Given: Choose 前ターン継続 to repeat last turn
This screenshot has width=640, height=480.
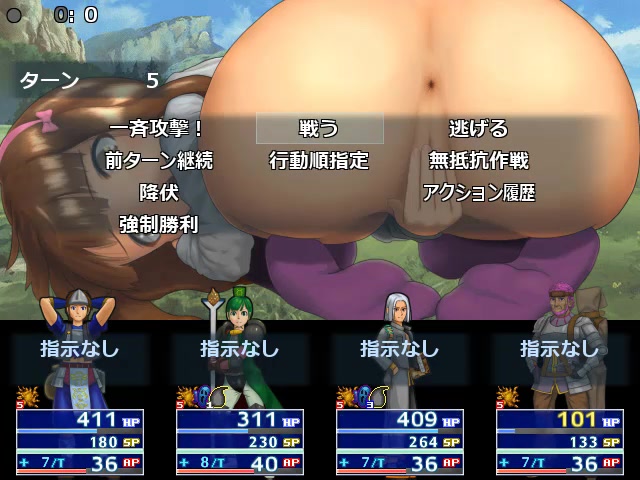Looking at the screenshot, I should [158, 160].
